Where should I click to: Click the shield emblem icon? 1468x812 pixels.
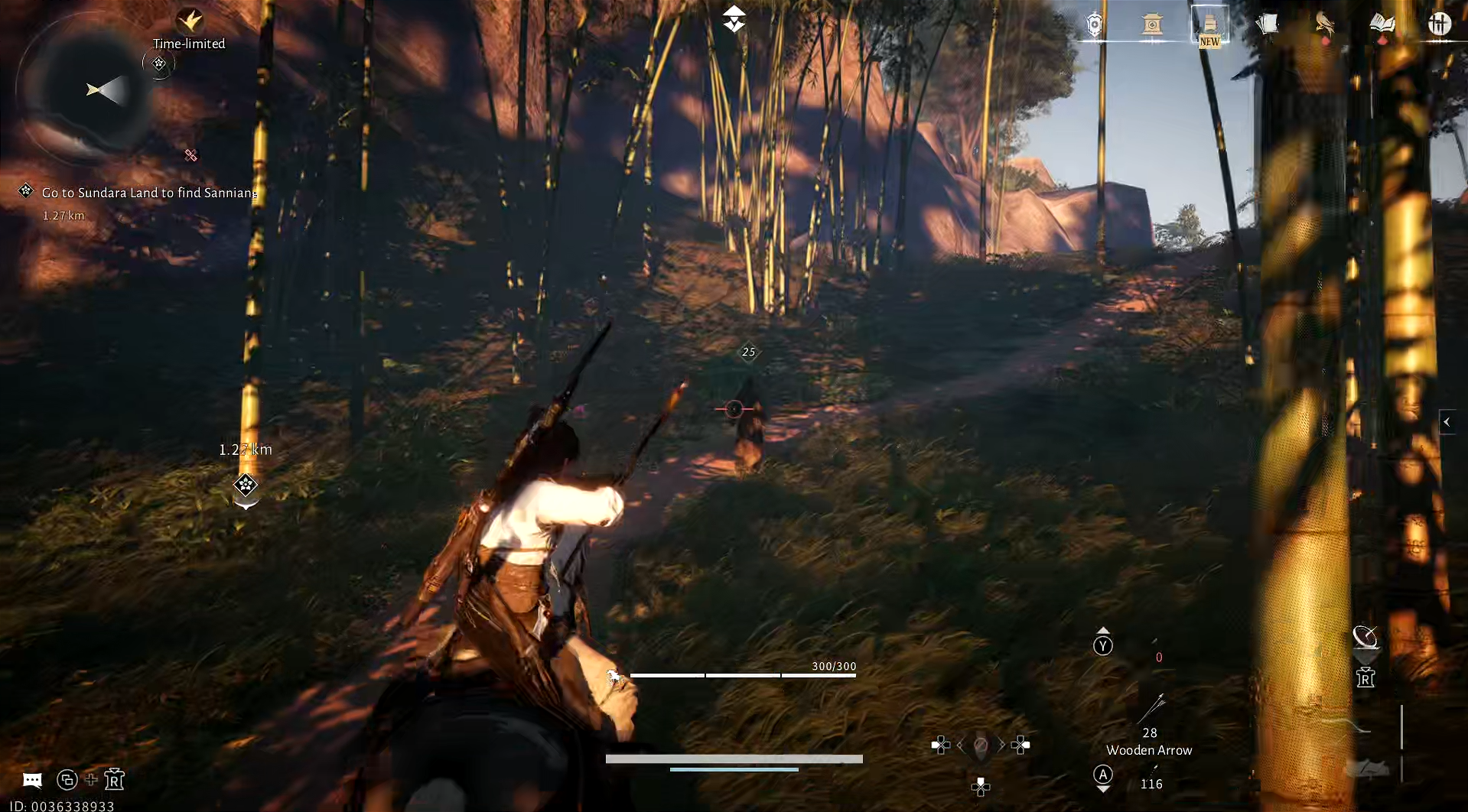tap(1094, 24)
